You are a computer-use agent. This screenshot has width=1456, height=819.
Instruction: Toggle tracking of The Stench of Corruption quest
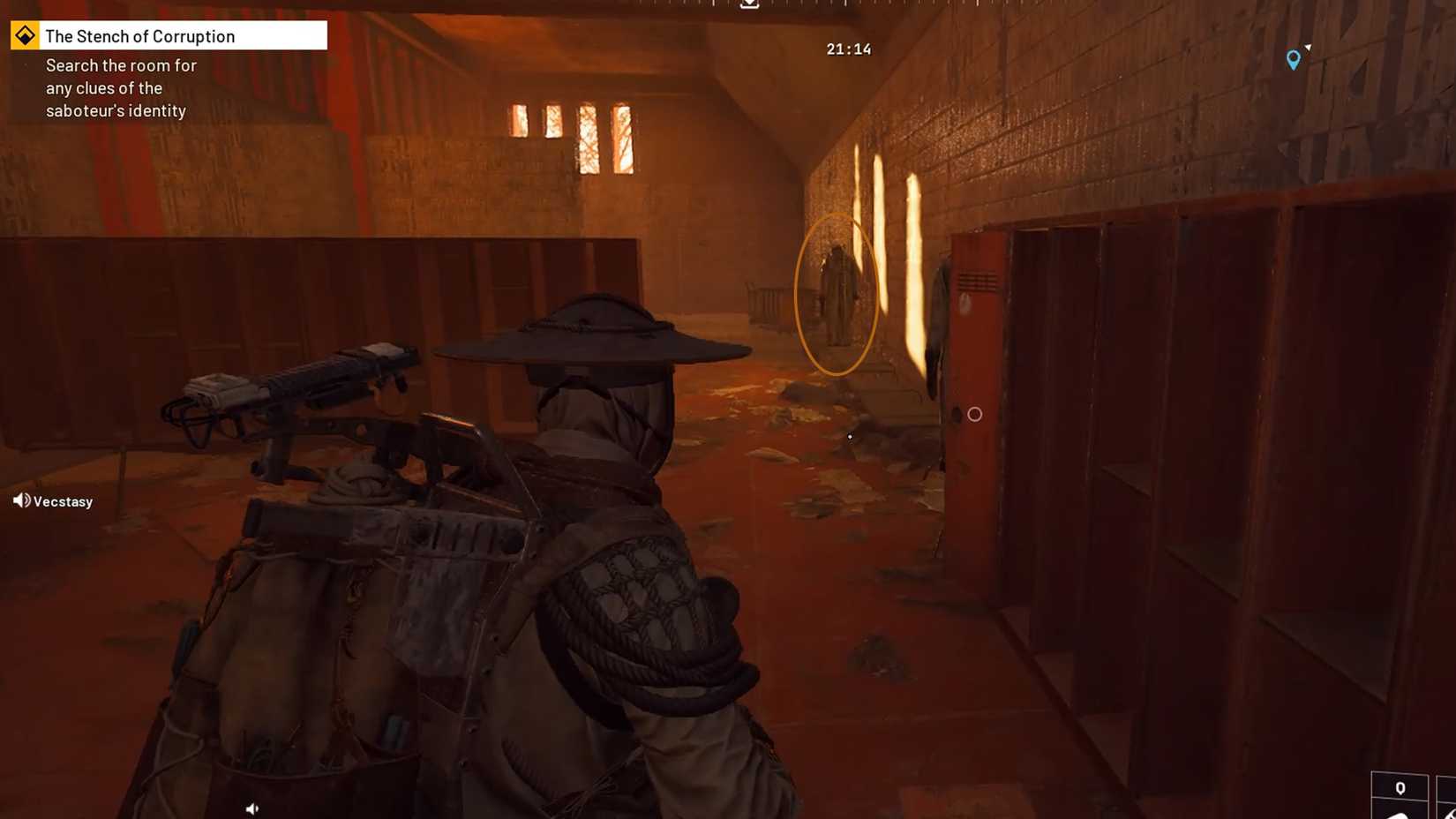[x=24, y=35]
